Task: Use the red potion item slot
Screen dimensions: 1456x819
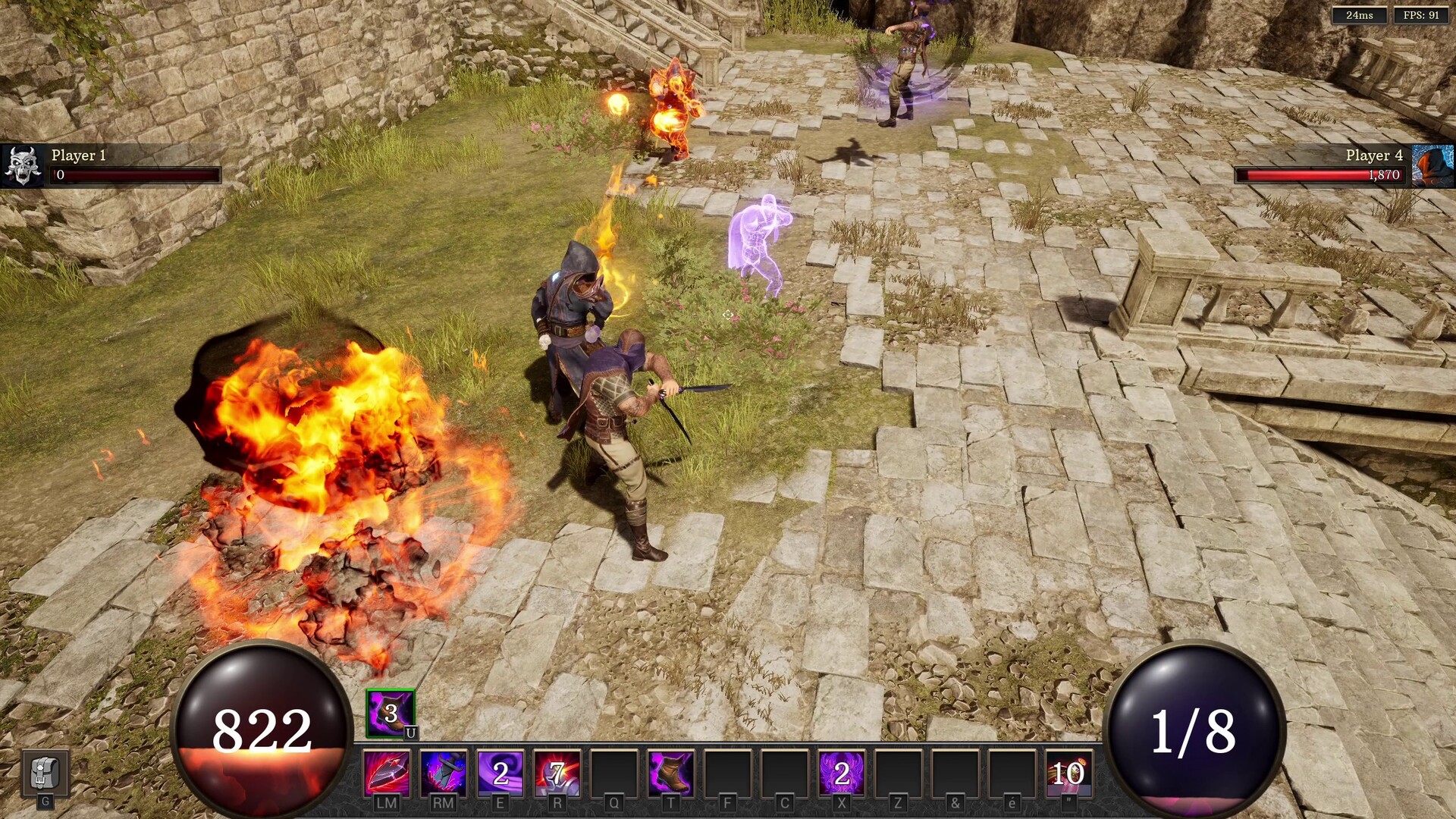Action: click(1068, 773)
